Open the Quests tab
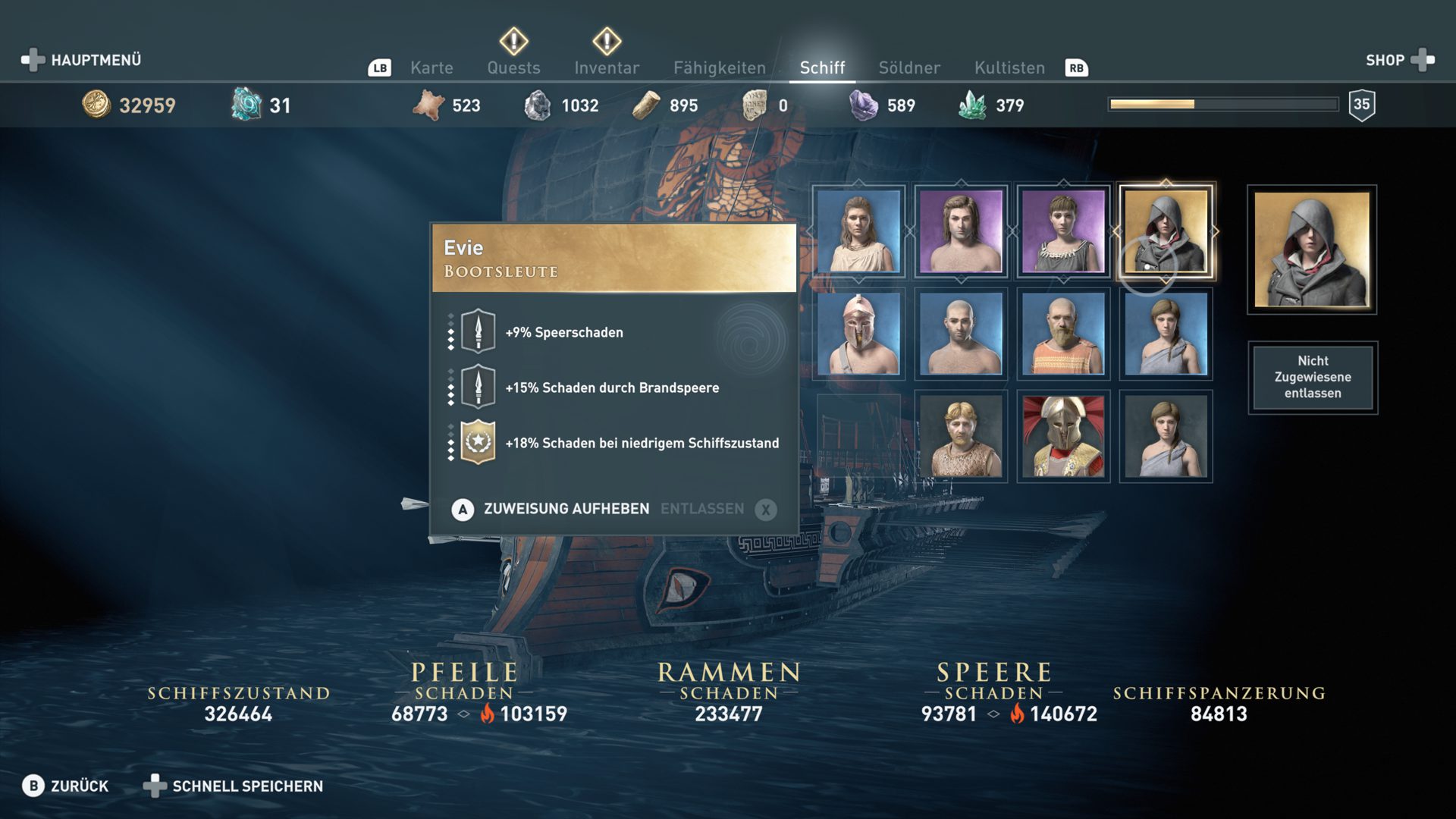This screenshot has width=1456, height=819. tap(513, 67)
